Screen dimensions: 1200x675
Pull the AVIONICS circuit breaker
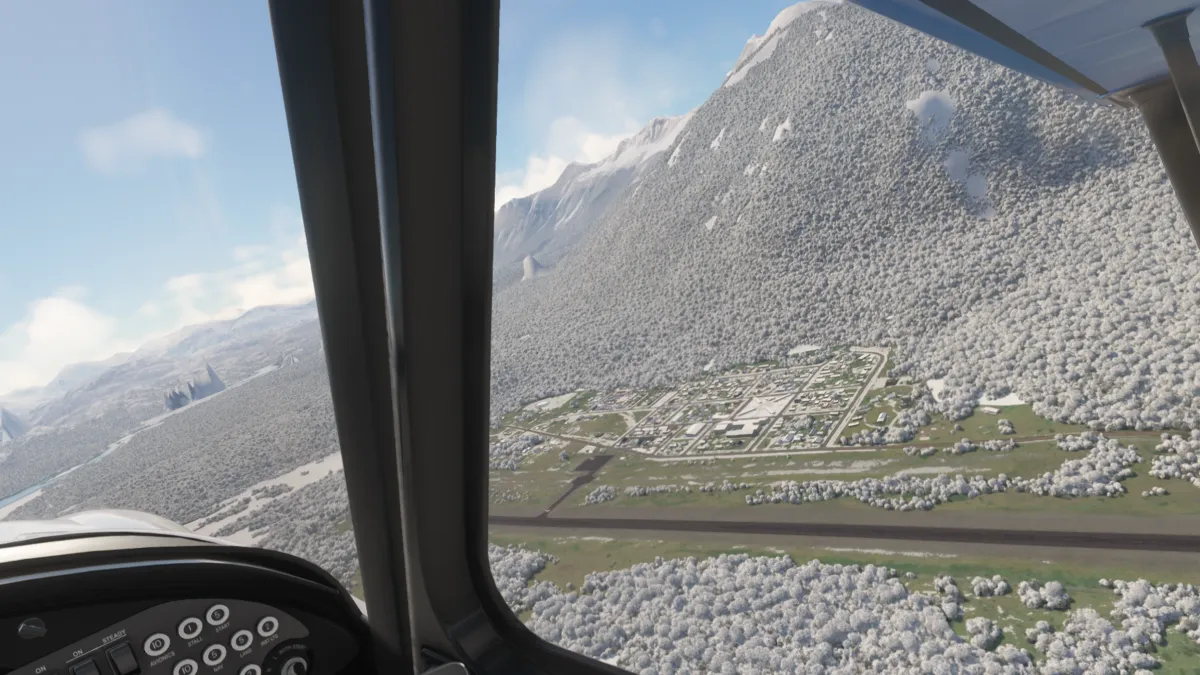point(156,644)
